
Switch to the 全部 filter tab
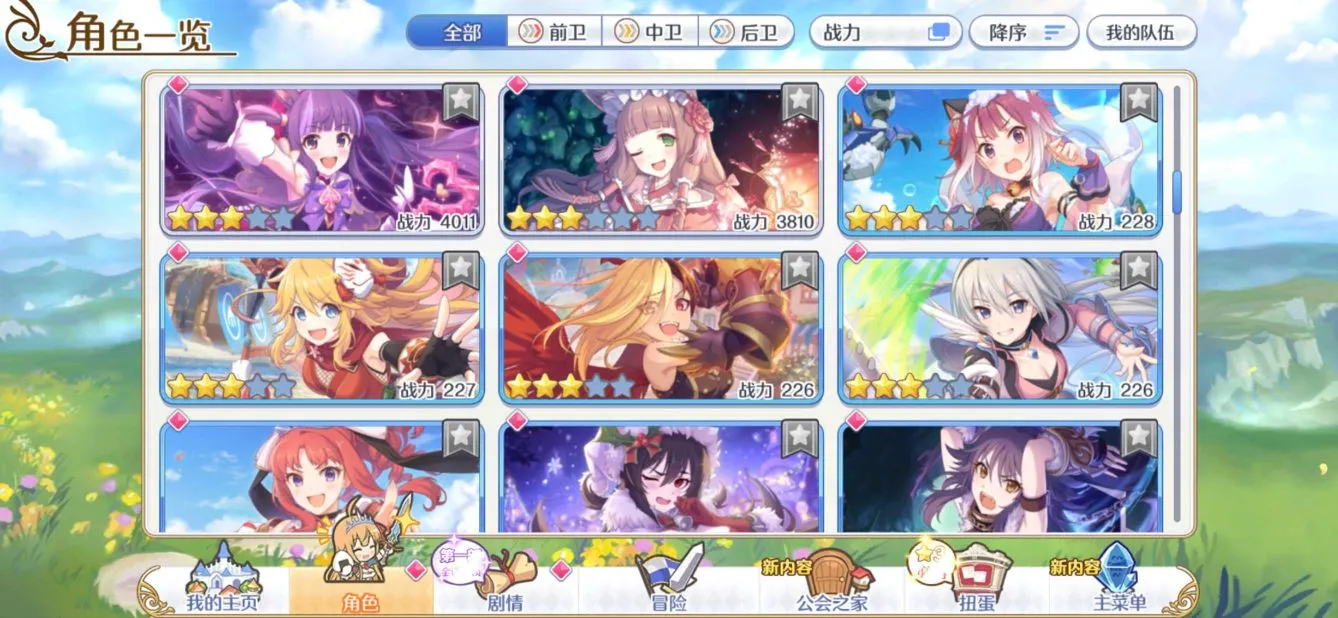(460, 32)
